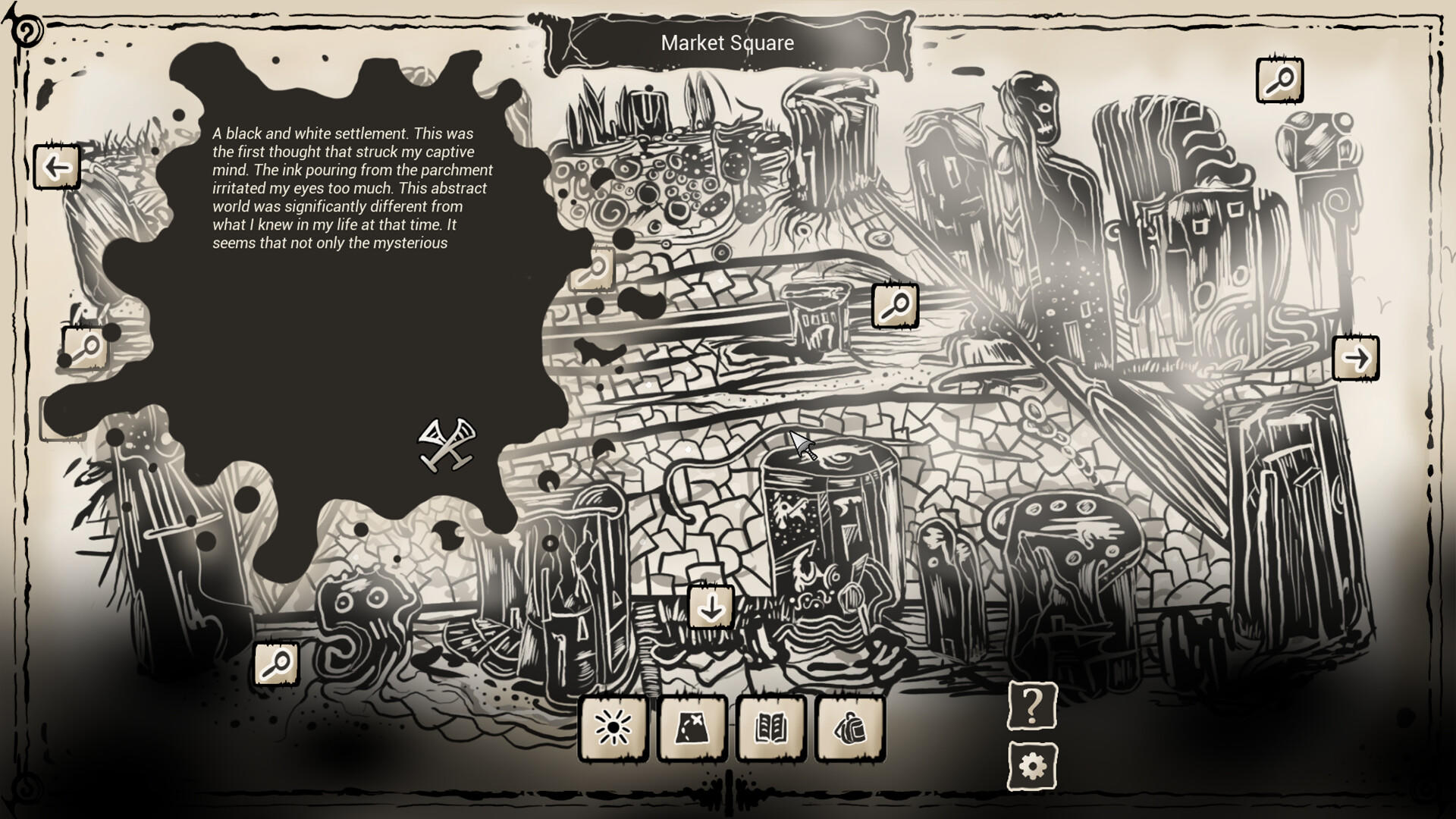1456x819 pixels.
Task: Select the magnifier beside the ink blot
Action: point(596,268)
